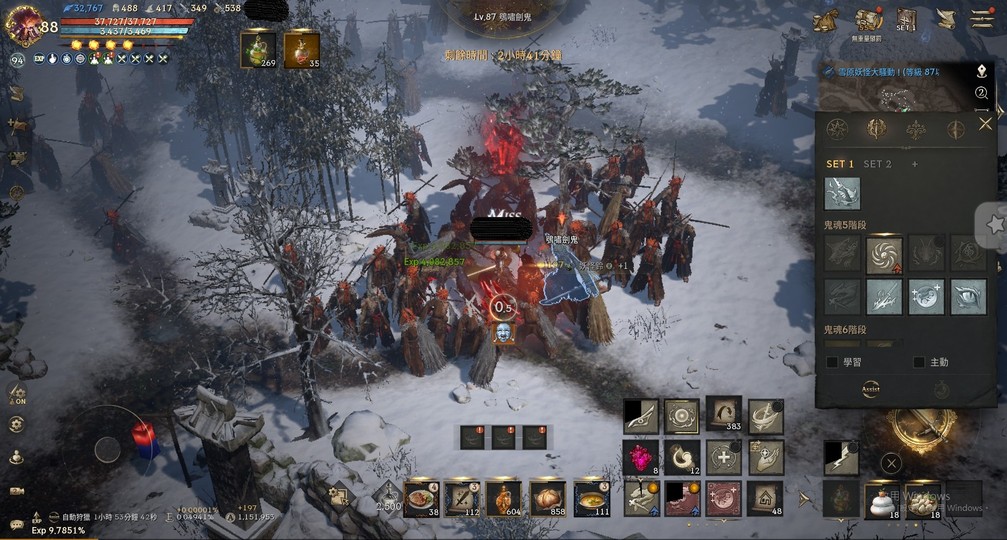The width and height of the screenshot is (1007, 540).
Task: Use the soup bowl with 111 count
Action: [591, 499]
